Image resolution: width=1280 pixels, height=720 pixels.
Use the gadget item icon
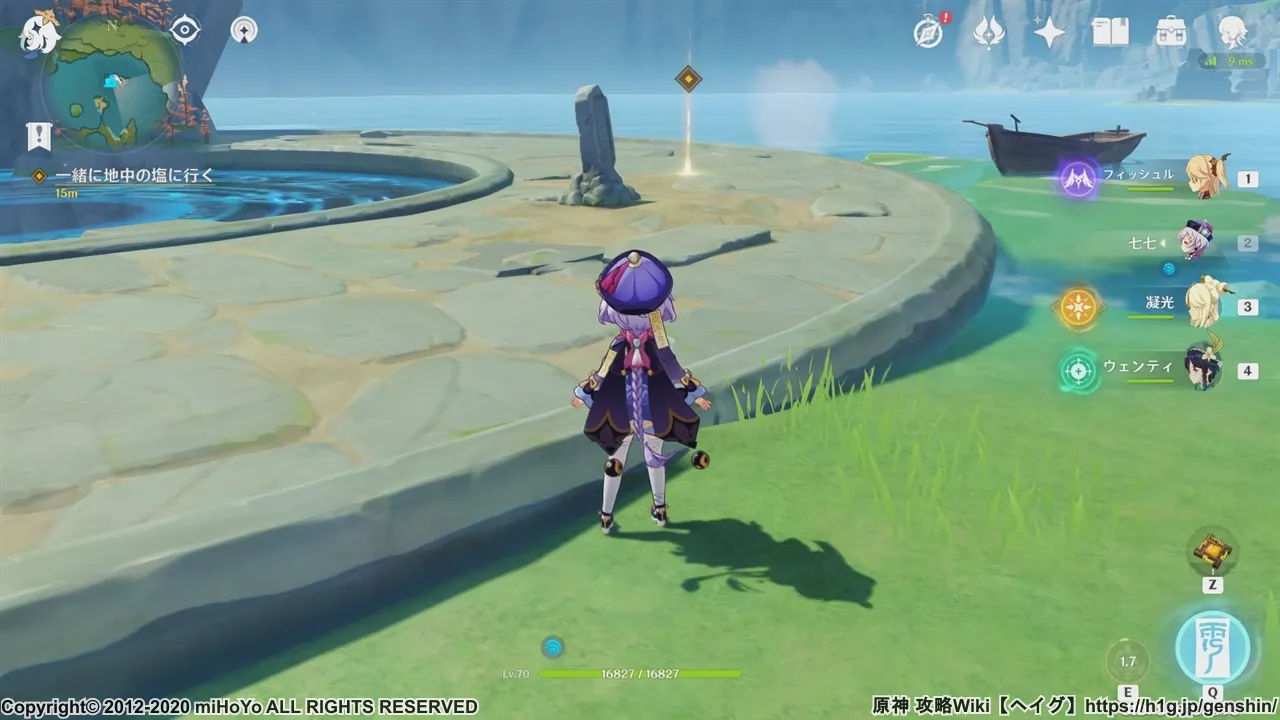1212,551
